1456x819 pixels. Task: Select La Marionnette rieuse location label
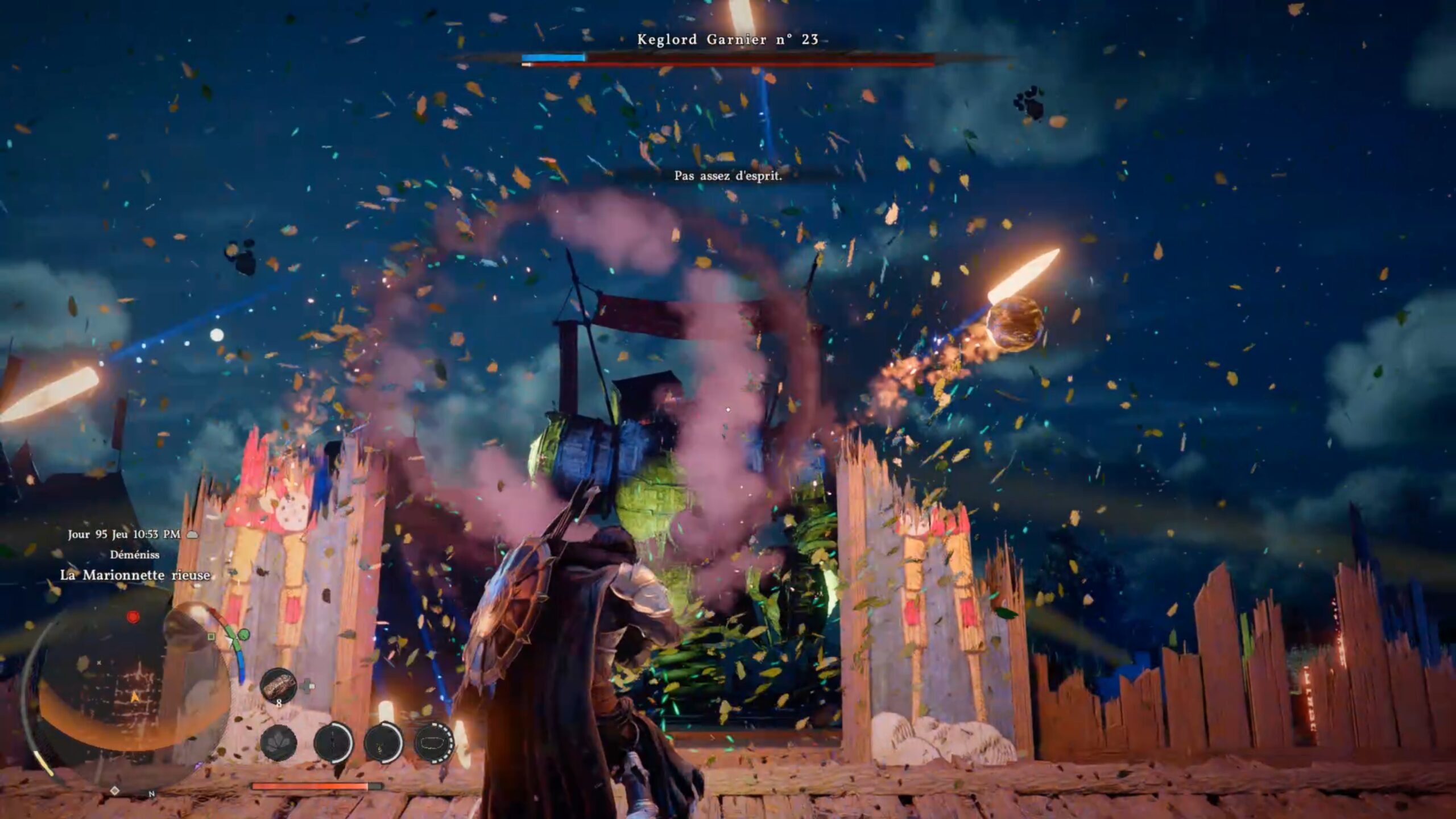135,575
